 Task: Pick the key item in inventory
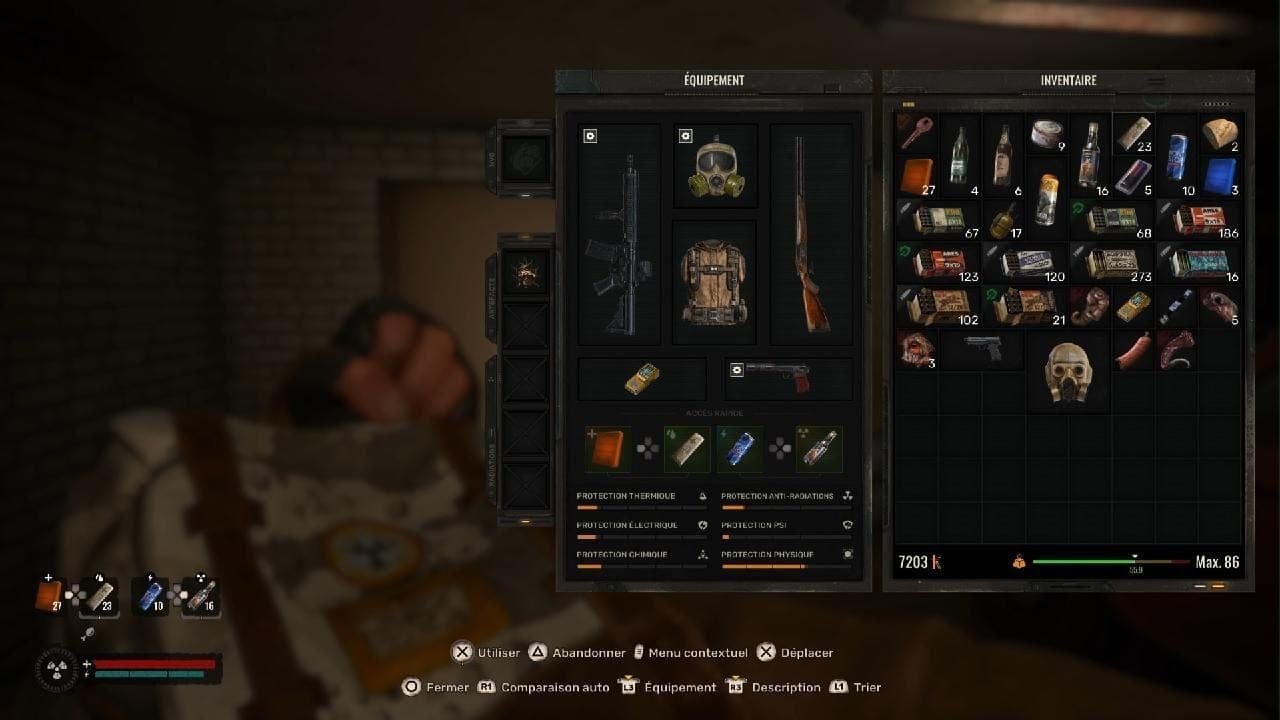click(x=915, y=134)
